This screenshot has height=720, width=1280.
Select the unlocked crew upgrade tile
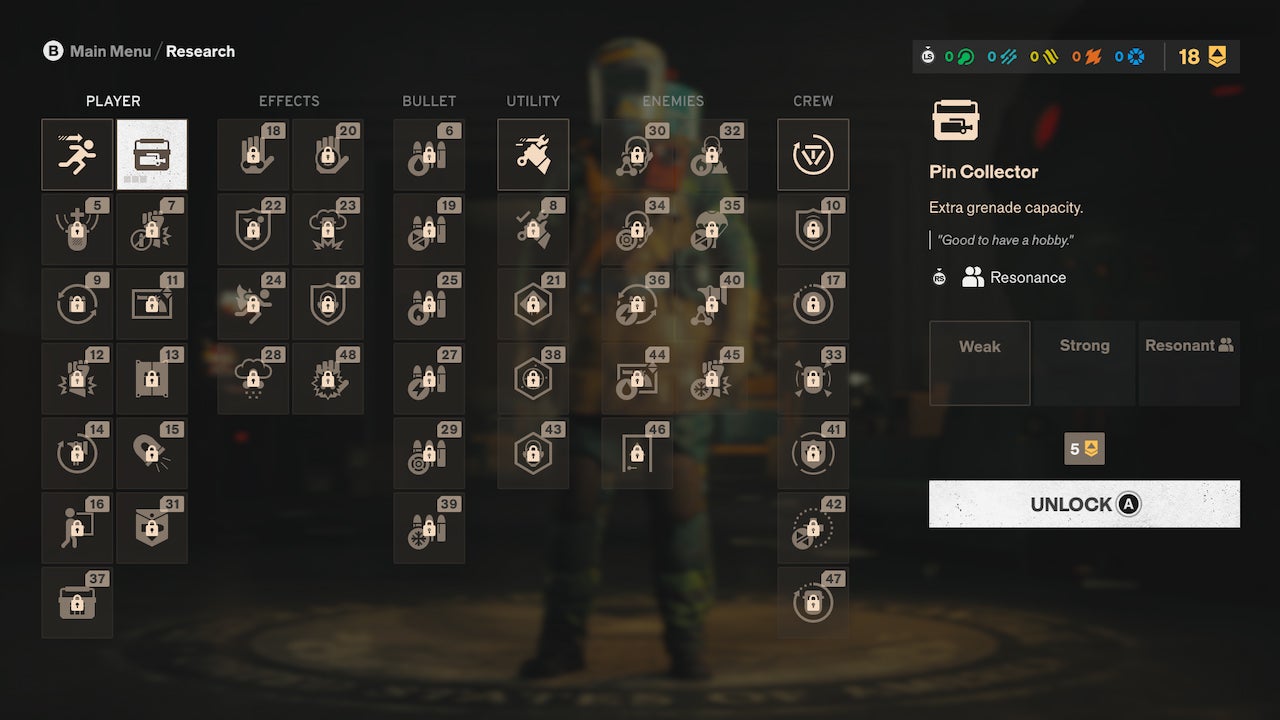coord(813,155)
